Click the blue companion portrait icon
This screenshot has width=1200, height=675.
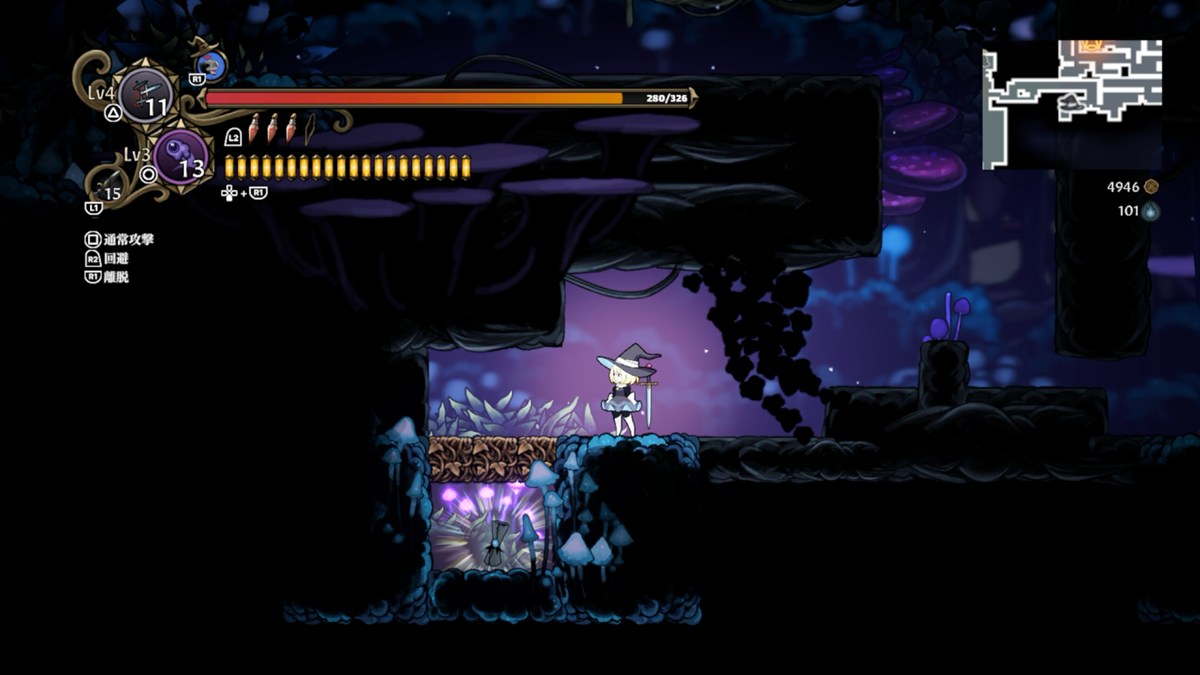coord(212,66)
